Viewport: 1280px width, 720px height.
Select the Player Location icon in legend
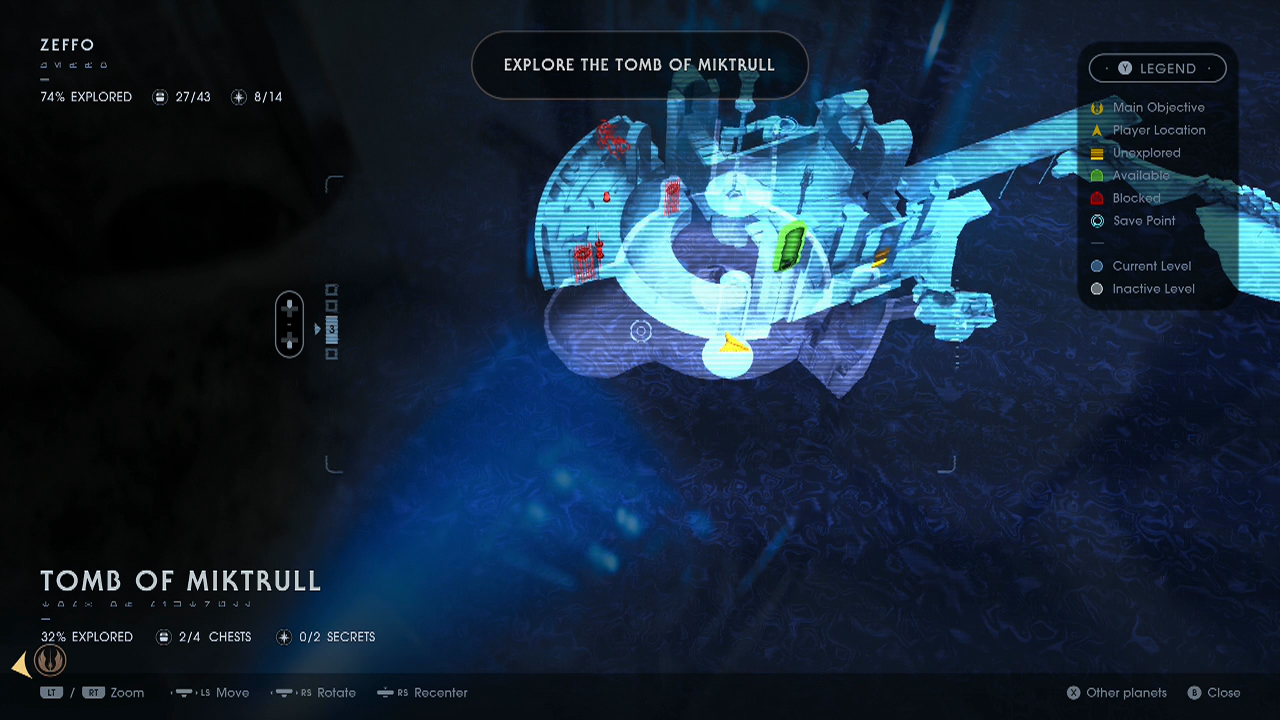1097,130
